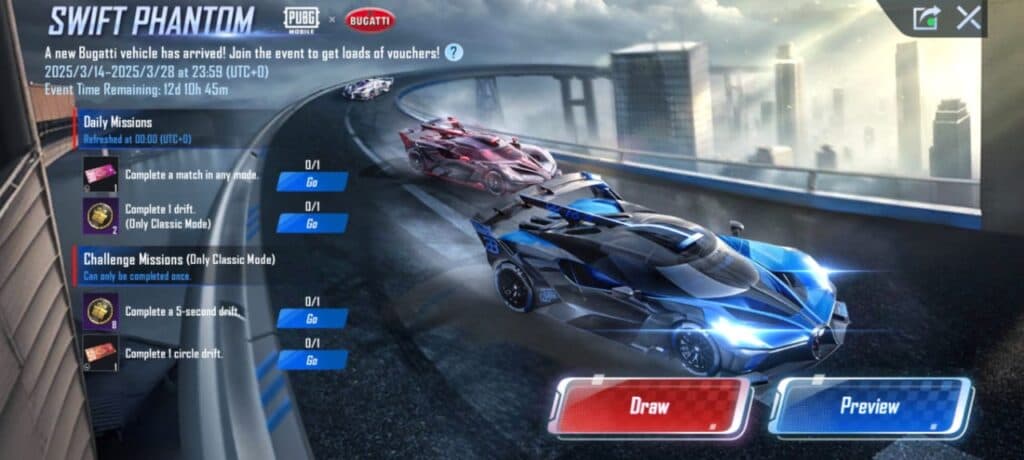The image size is (1024, 460).
Task: Go to the 'Complete 1 drift' mission
Action: click(x=312, y=223)
